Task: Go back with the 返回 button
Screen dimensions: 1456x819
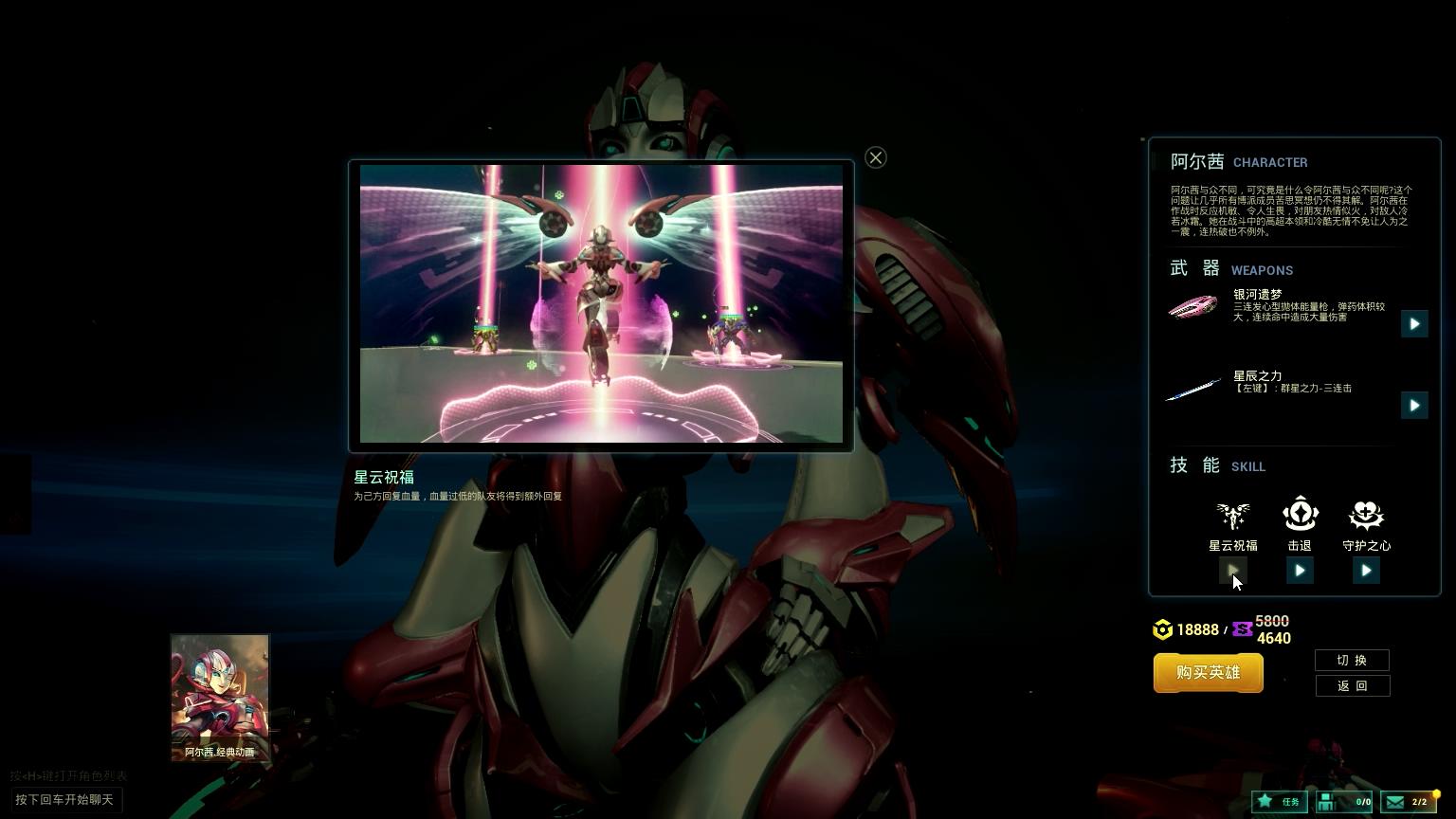Action: pyautogui.click(x=1352, y=686)
